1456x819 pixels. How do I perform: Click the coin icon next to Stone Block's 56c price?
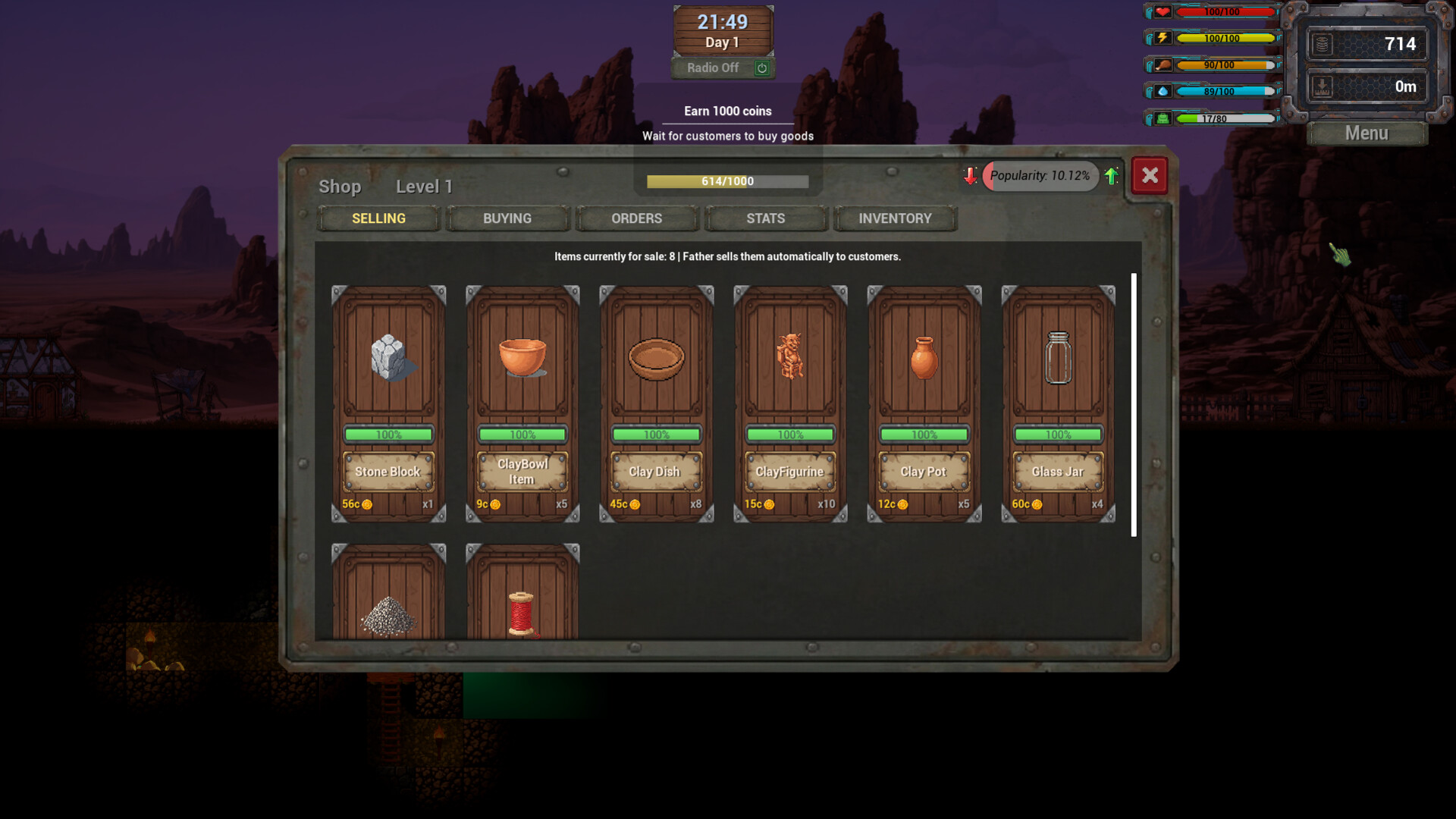pyautogui.click(x=367, y=503)
